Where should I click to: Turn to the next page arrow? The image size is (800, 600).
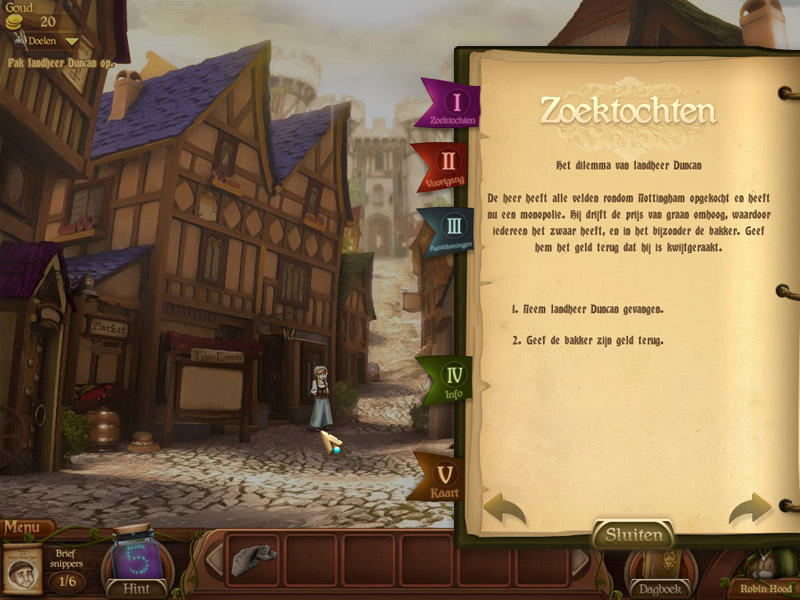(x=749, y=509)
